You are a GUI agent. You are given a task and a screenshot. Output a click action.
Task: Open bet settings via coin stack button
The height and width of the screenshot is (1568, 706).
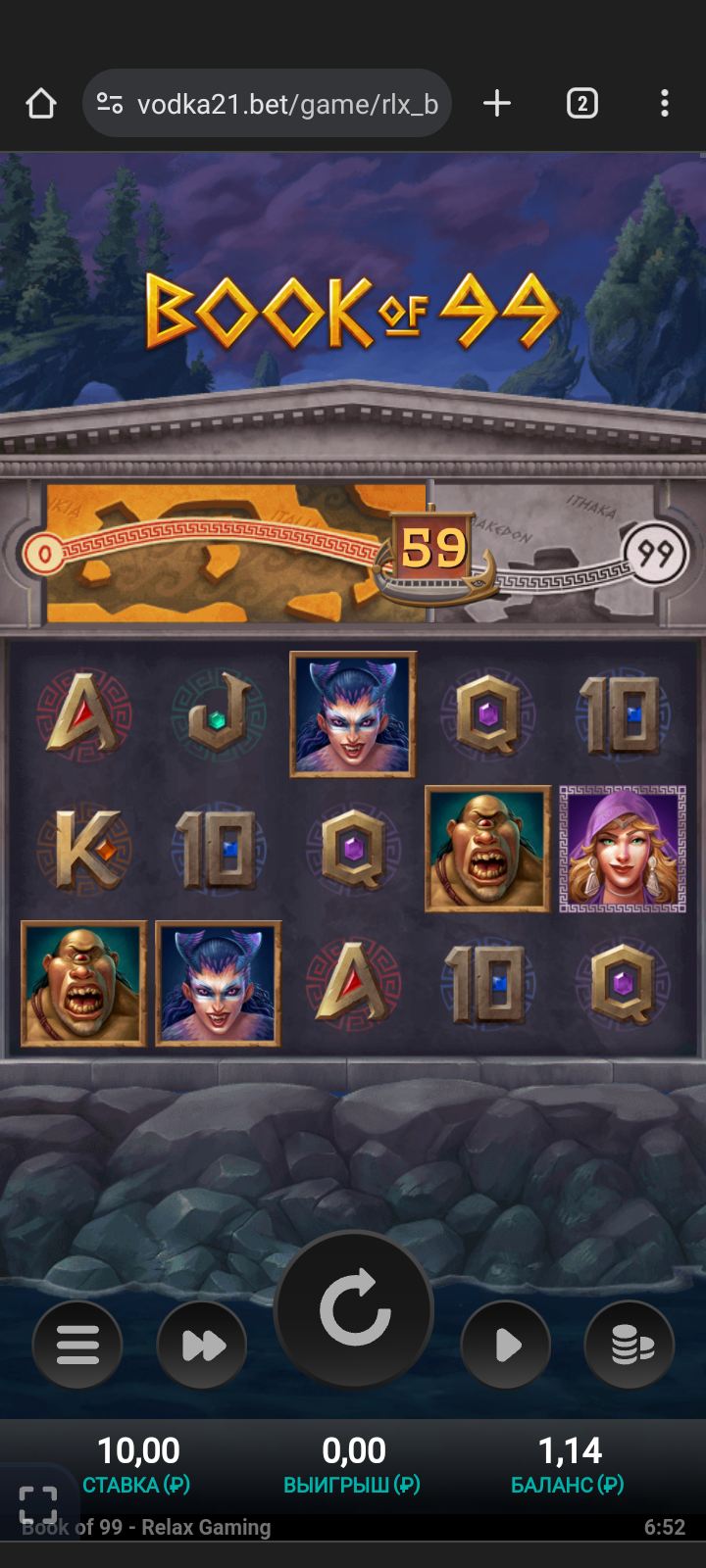[630, 1345]
